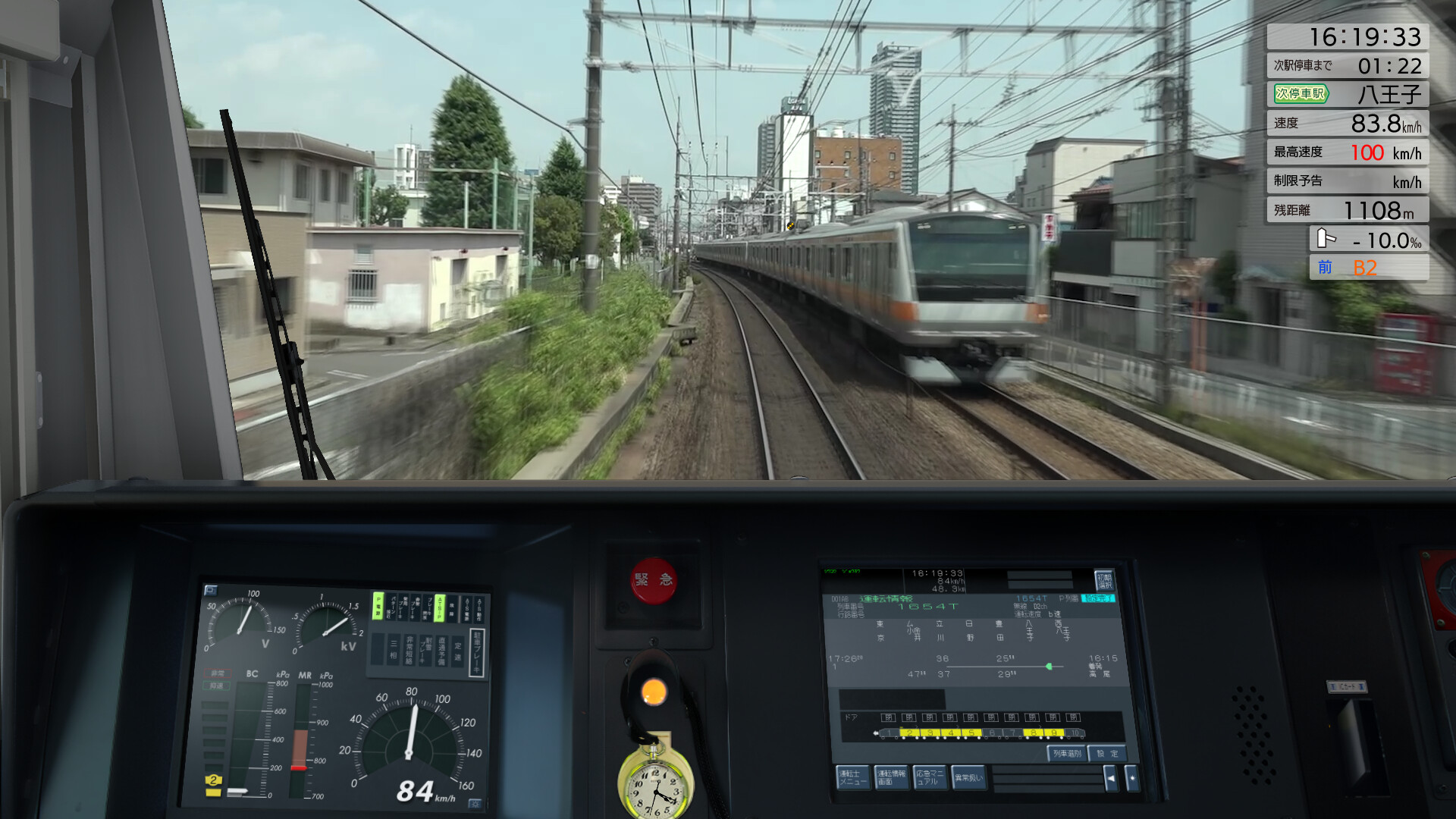The height and width of the screenshot is (819, 1456).
Task: Open the 運転士メニュー screen
Action: pos(853,778)
